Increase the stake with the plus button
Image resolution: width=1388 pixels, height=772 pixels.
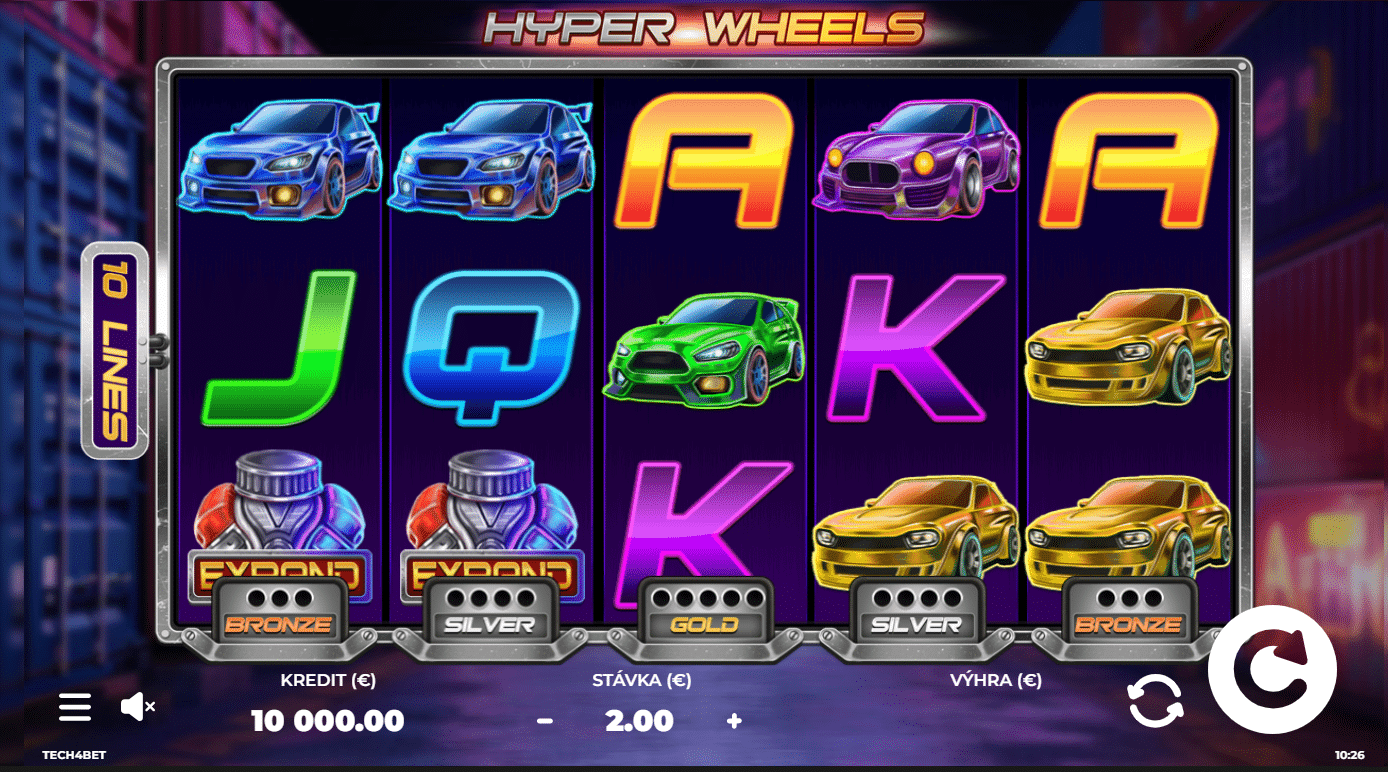(x=734, y=720)
